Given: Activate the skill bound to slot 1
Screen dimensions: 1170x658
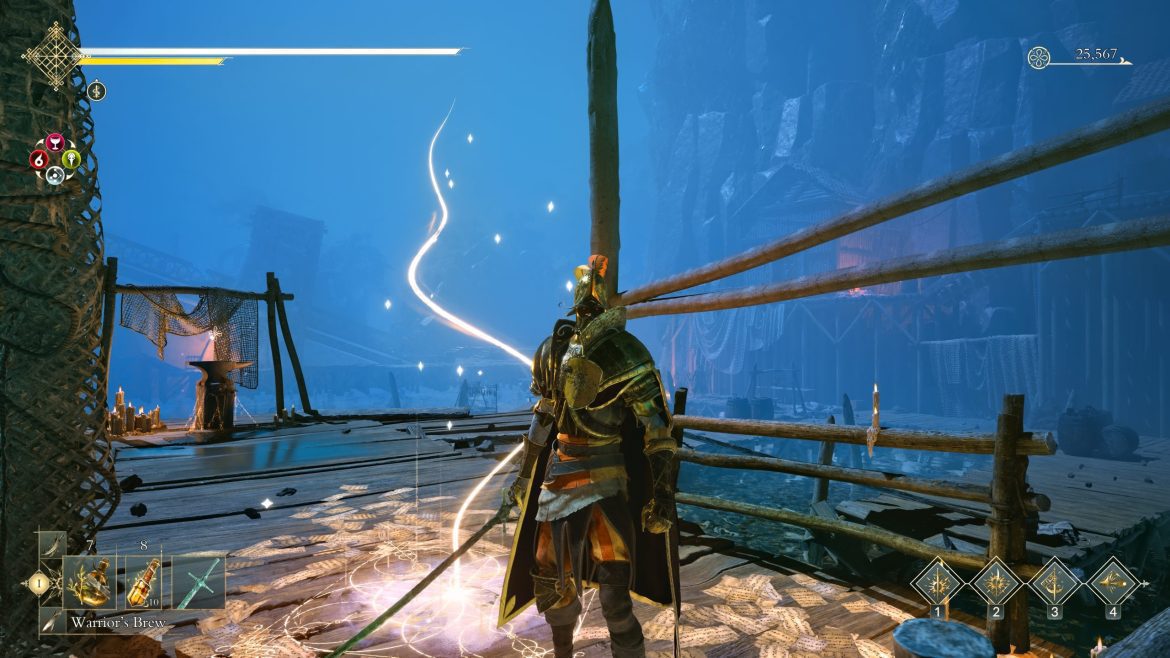Looking at the screenshot, I should point(937,581).
